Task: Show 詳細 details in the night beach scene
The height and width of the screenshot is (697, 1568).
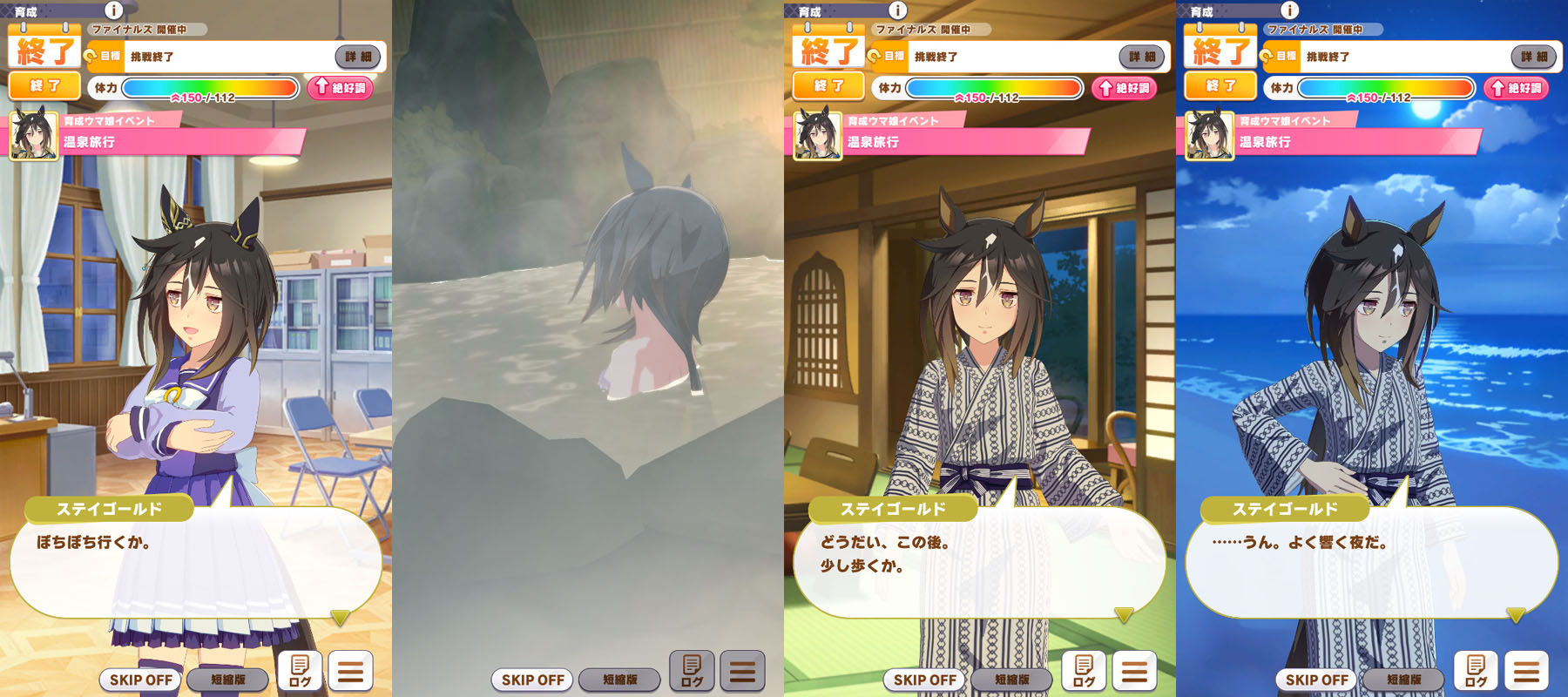Action: point(1533,57)
